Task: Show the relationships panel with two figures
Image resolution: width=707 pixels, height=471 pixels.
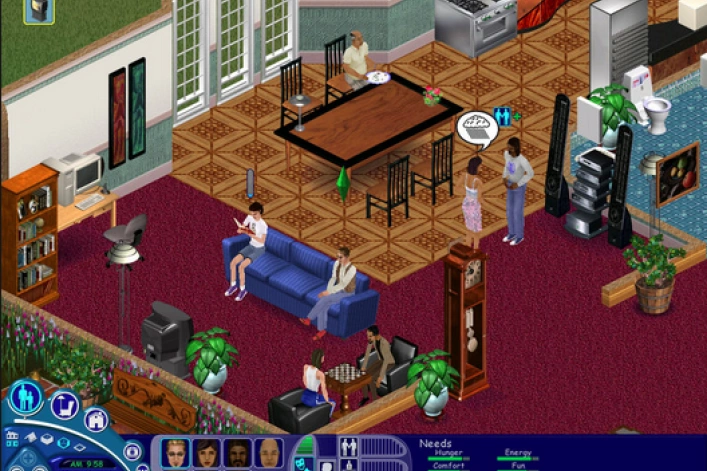Action: click(350, 446)
